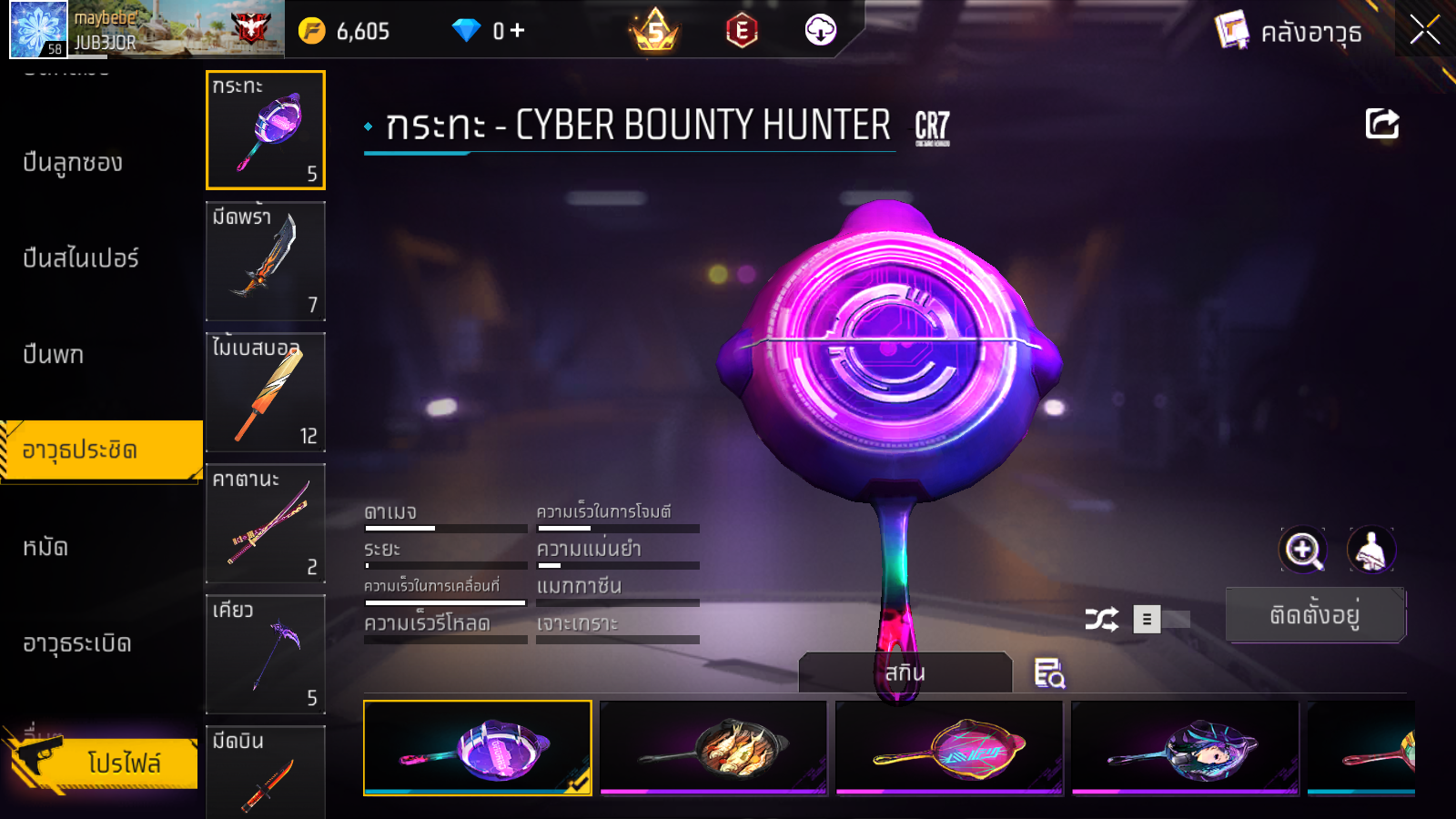Image resolution: width=1456 pixels, height=819 pixels.
Task: Choose the fried food pan skin
Action: (x=713, y=748)
